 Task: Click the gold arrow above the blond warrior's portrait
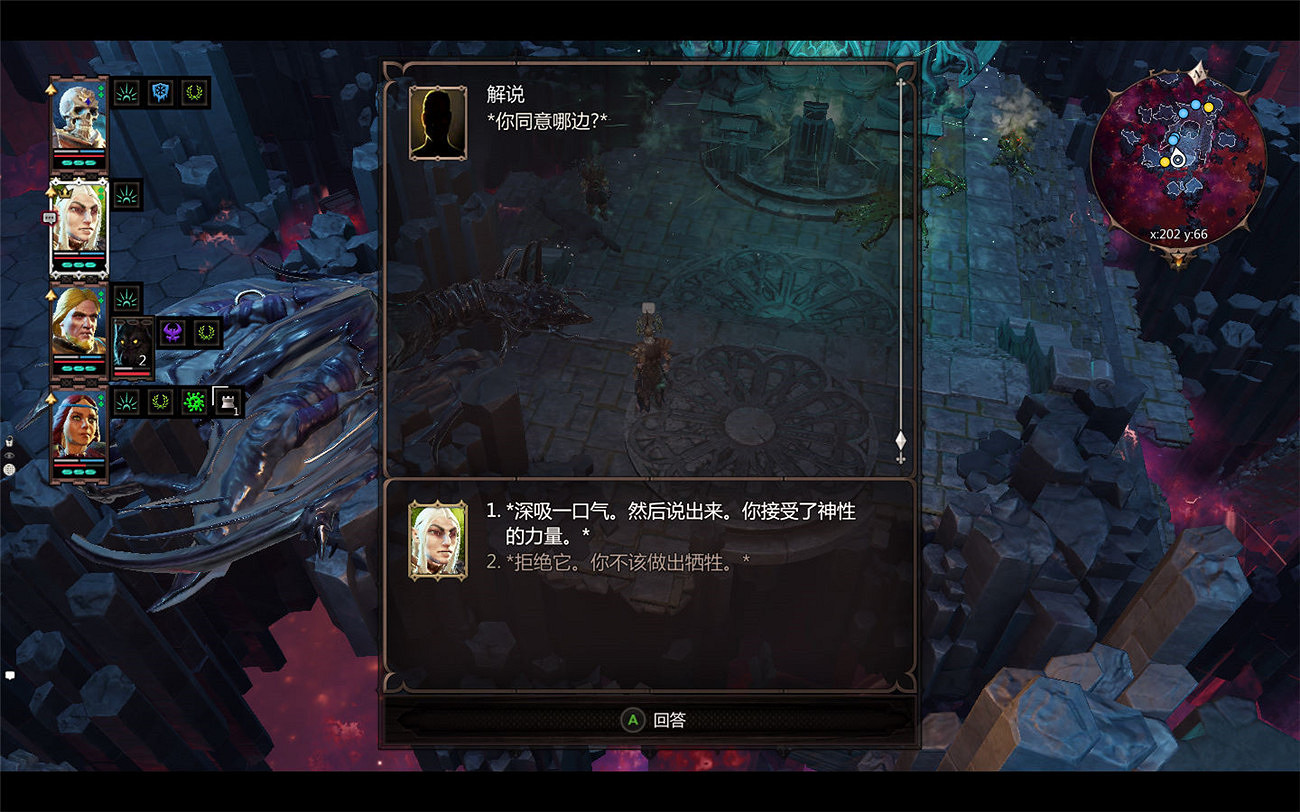tap(50, 293)
